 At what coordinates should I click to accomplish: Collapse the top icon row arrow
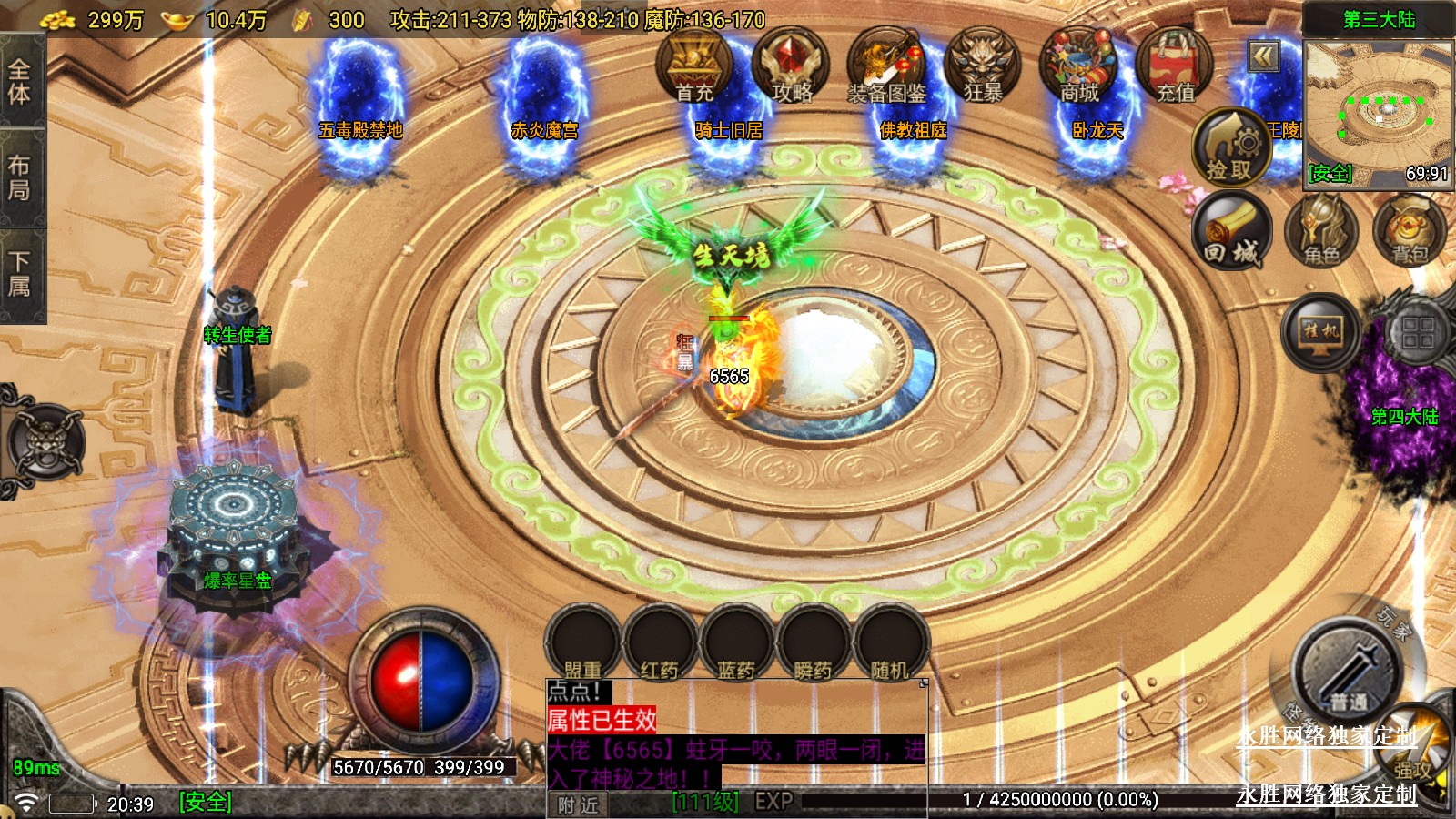pyautogui.click(x=1263, y=57)
